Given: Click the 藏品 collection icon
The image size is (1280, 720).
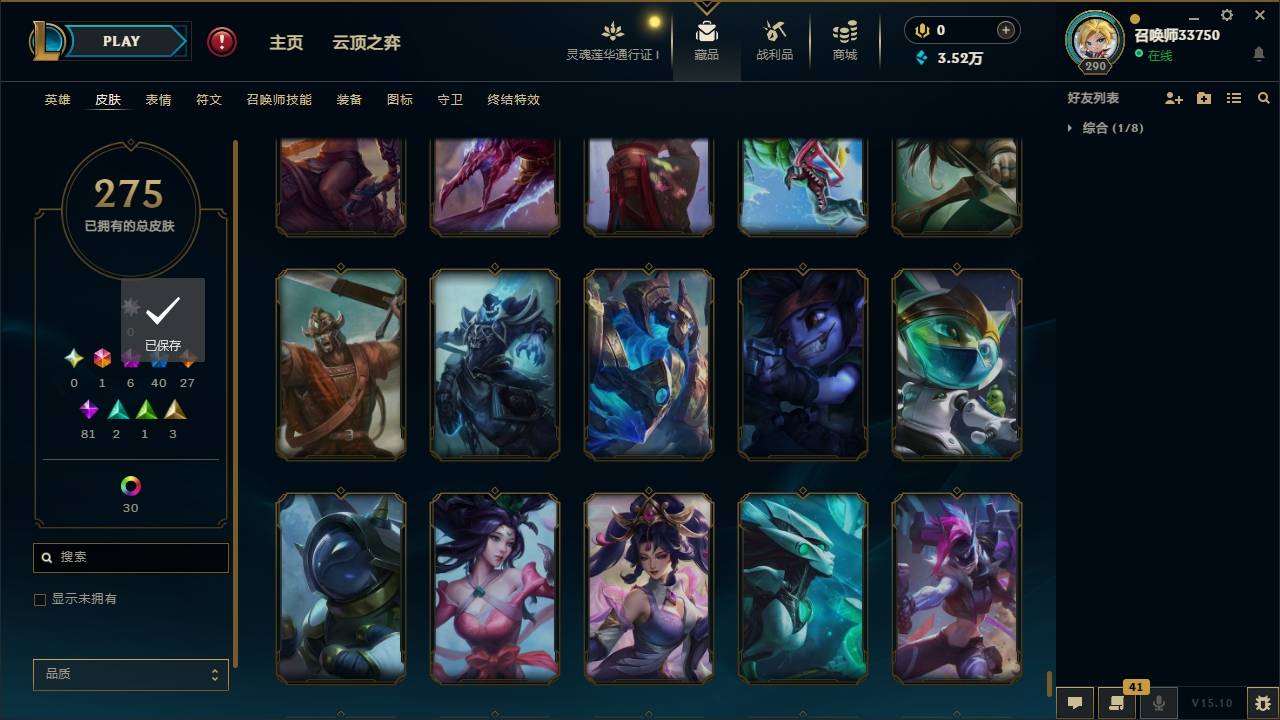Looking at the screenshot, I should 707,40.
